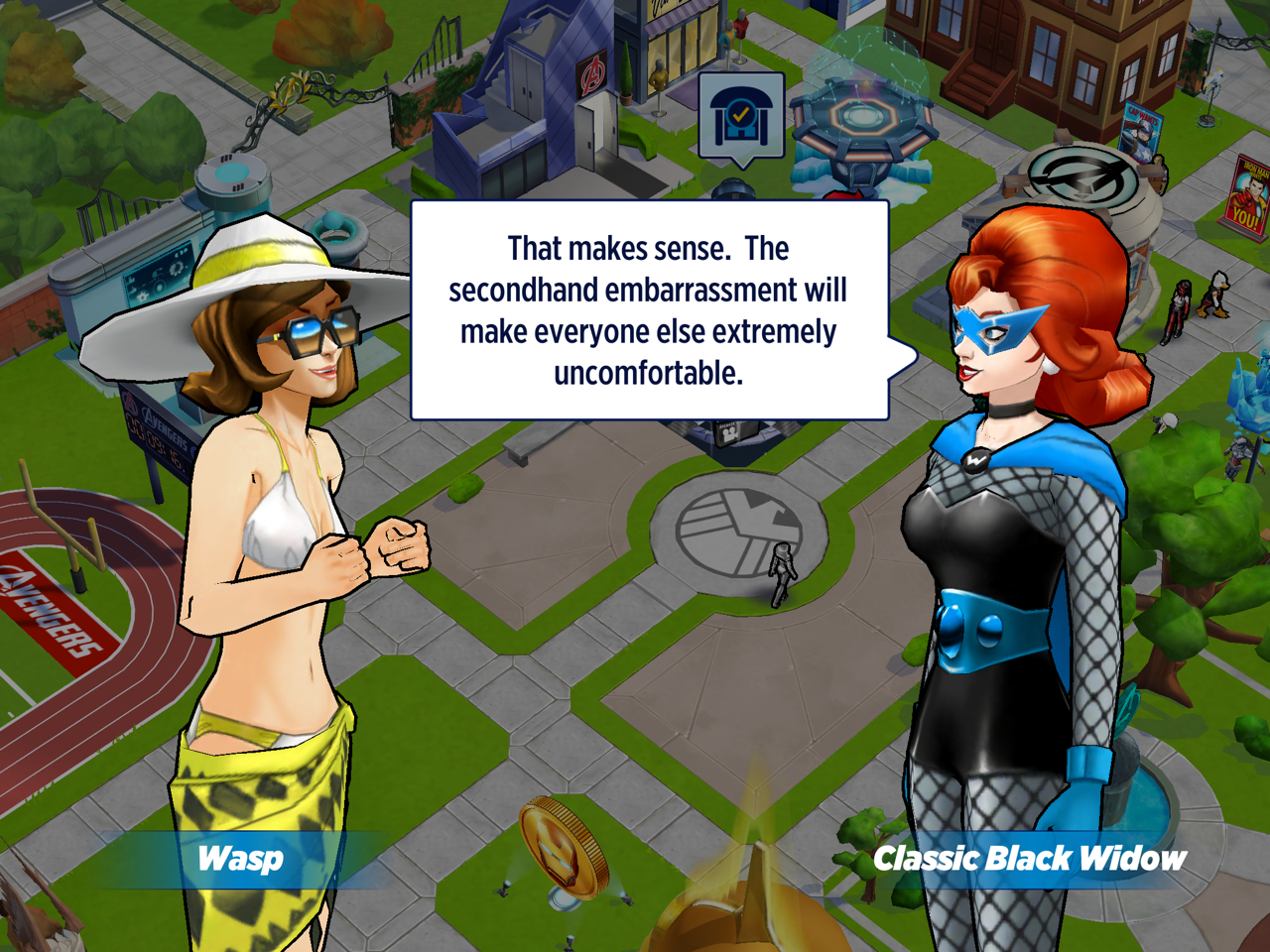Open the checkmark task-complete marker above the building
The width and height of the screenshot is (1270, 952).
[741, 118]
